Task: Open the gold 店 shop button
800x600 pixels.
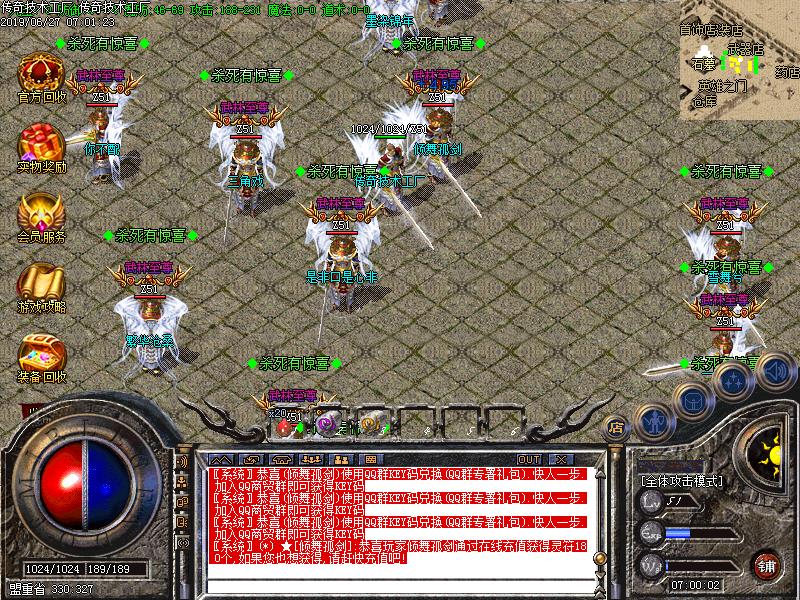Action: [617, 427]
